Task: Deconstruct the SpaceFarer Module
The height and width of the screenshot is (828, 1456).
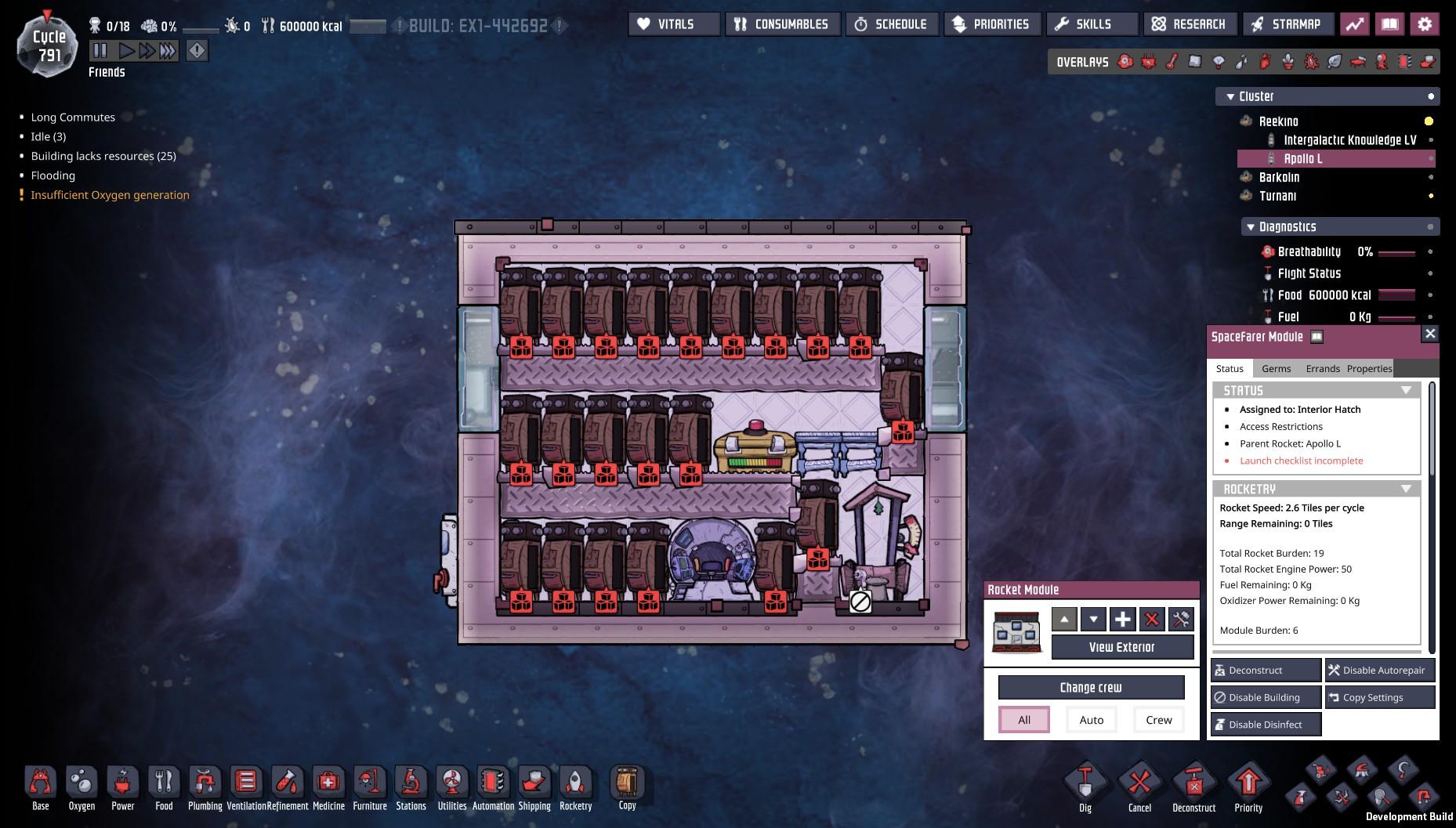Action: click(x=1265, y=671)
